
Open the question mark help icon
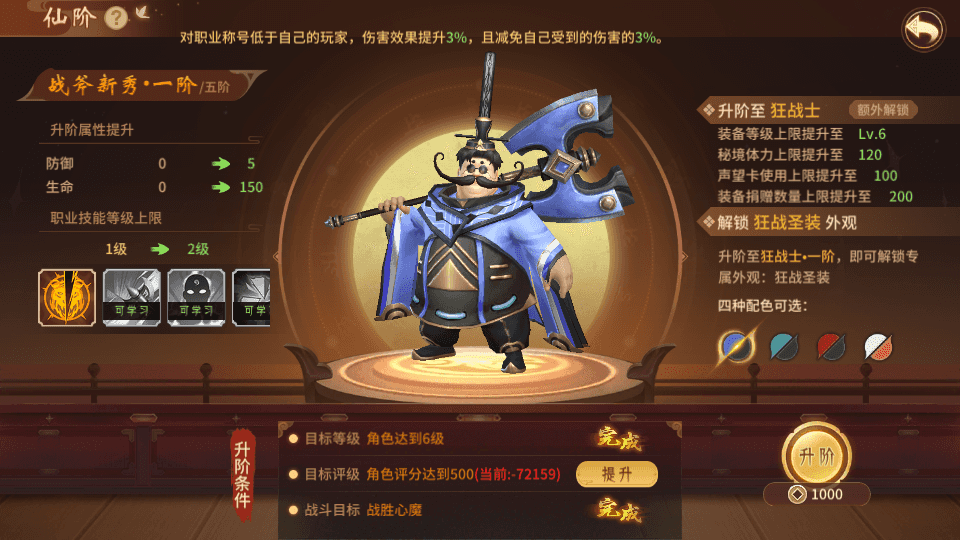coord(116,18)
